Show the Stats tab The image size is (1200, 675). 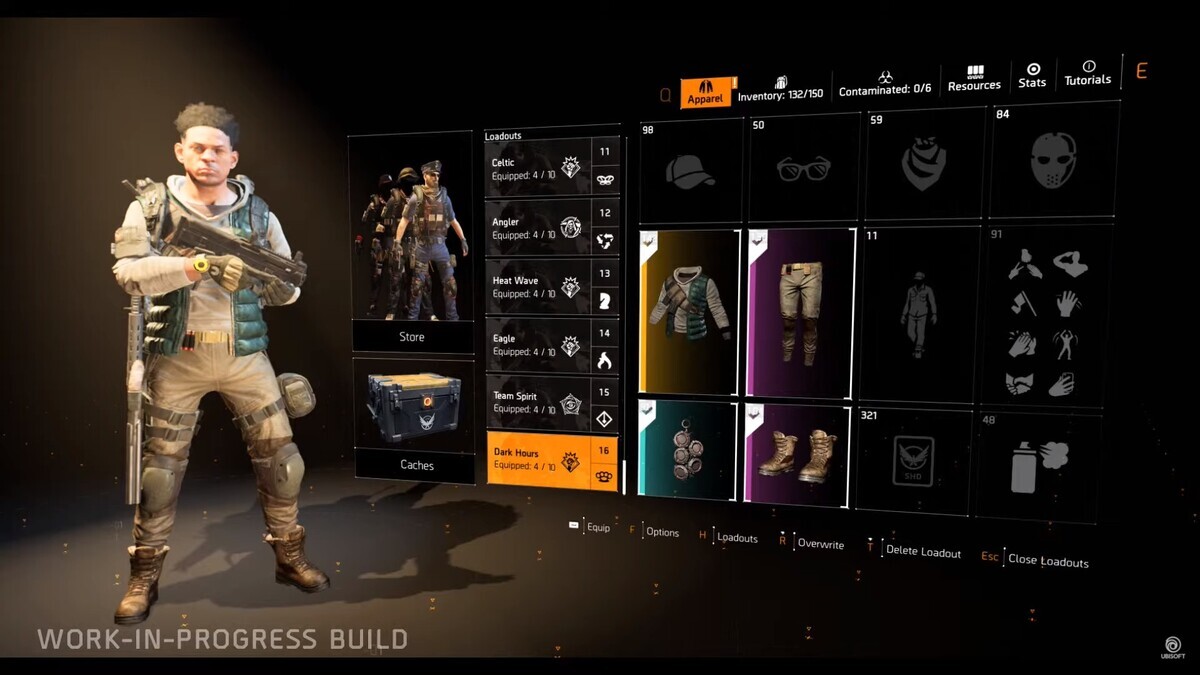pos(1032,76)
